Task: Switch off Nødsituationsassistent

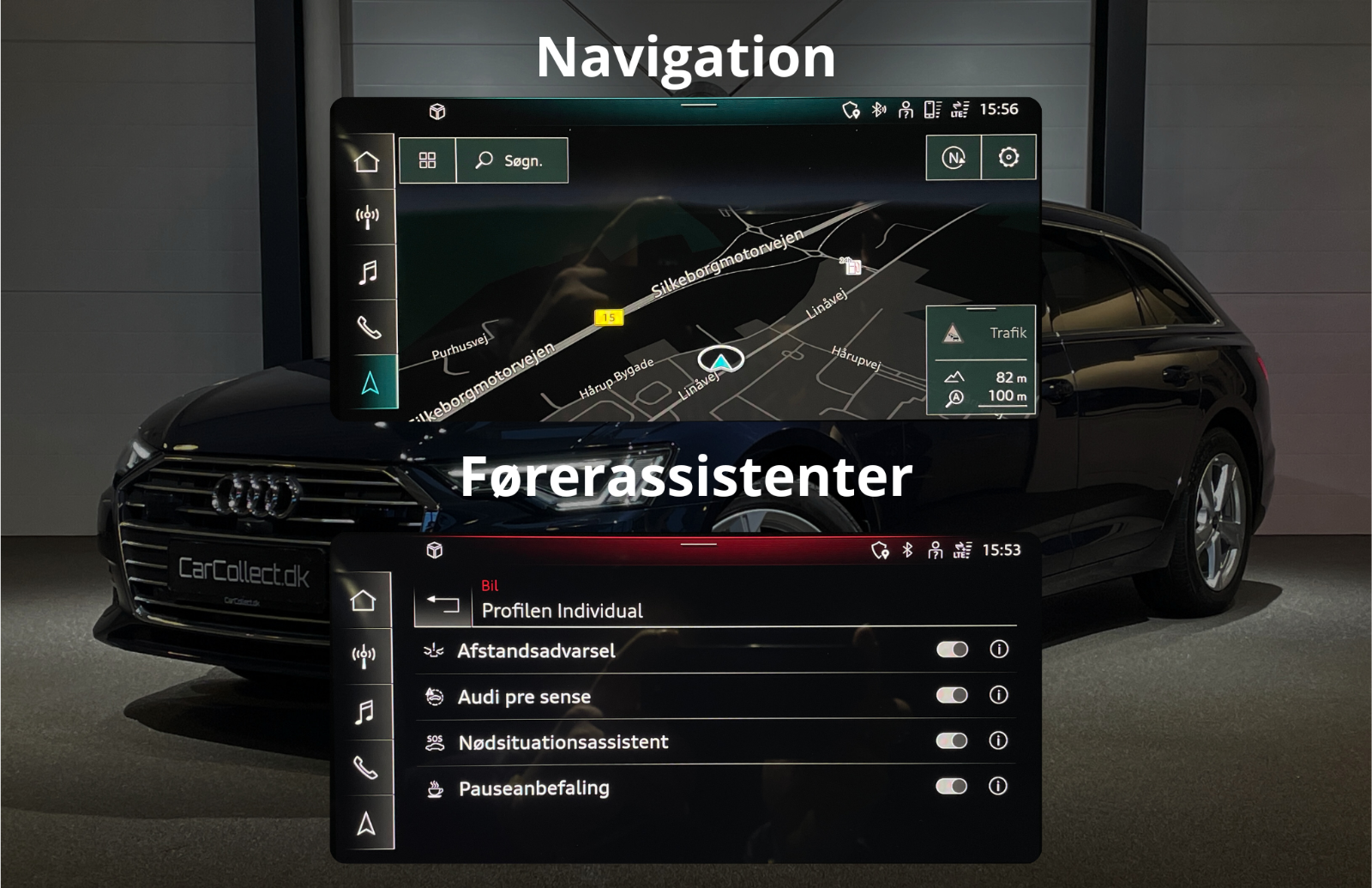Action: coord(952,740)
